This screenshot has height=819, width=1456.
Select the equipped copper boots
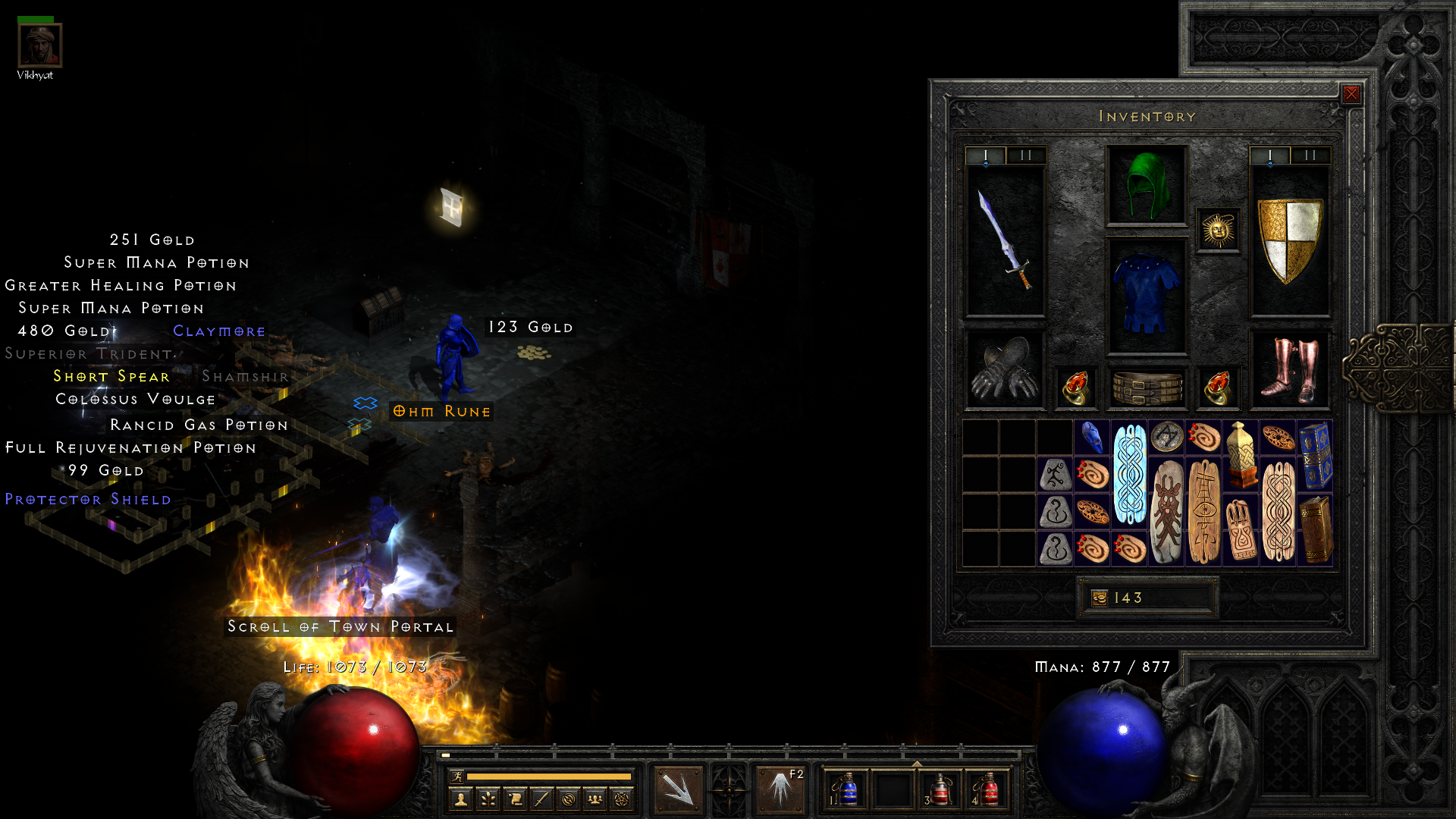tap(1289, 370)
